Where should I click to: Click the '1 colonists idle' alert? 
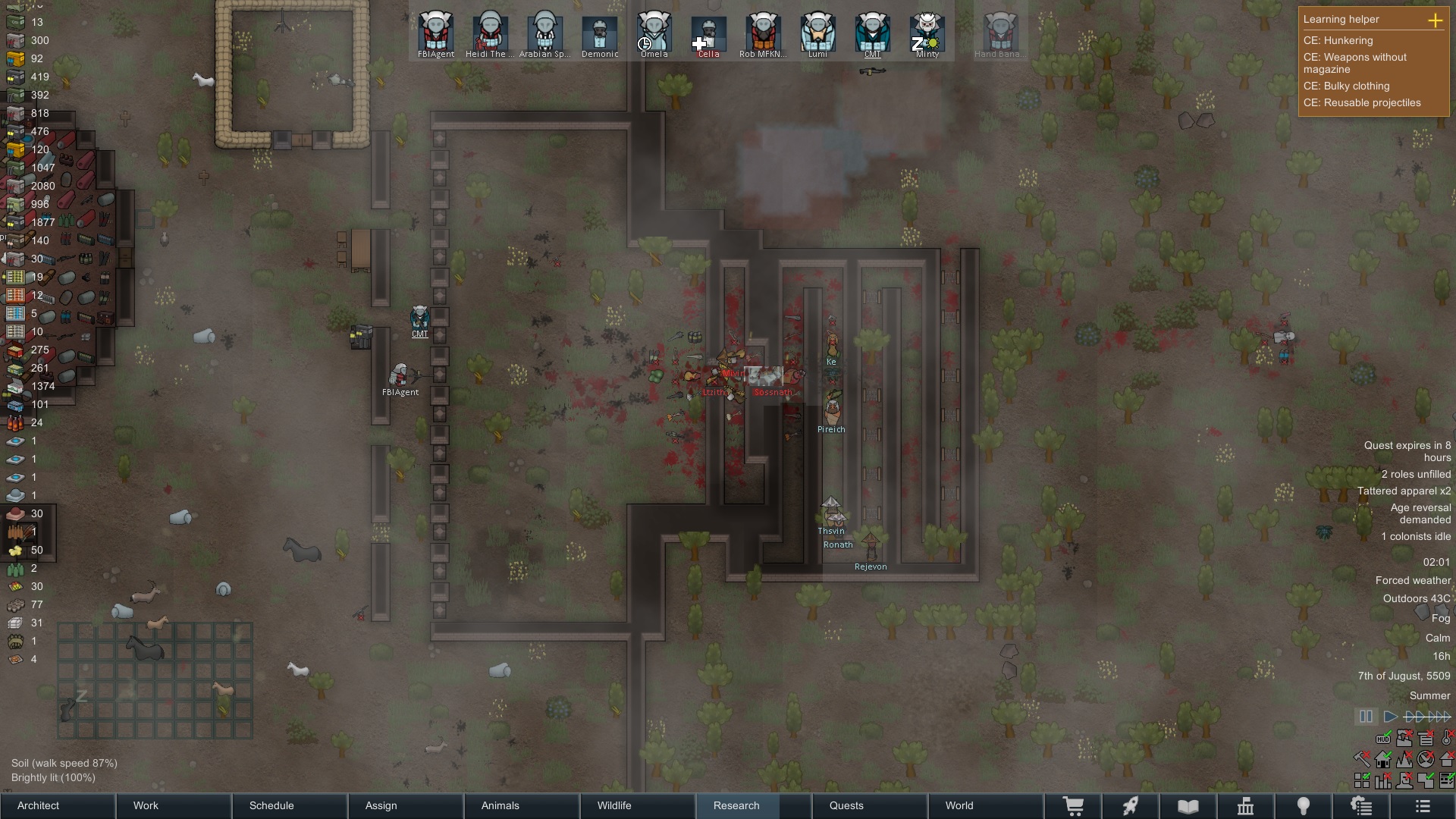1416,536
